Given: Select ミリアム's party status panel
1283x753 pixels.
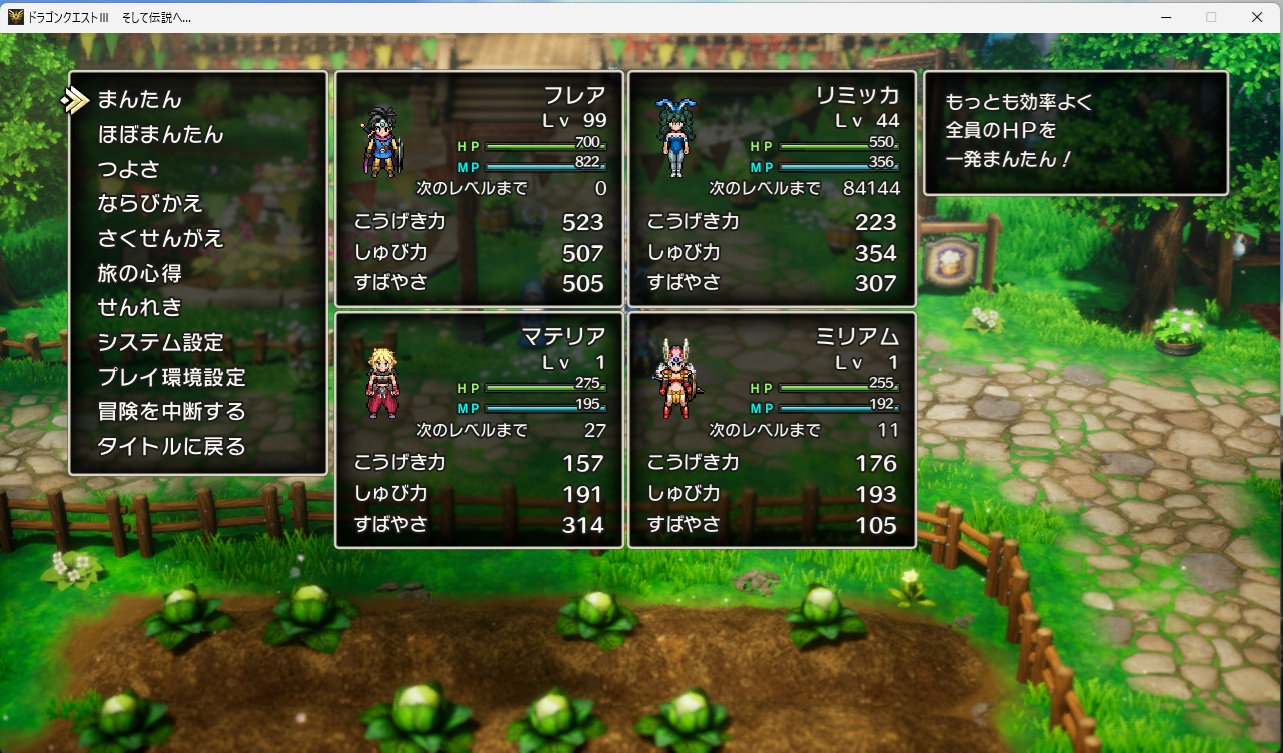Looking at the screenshot, I should coord(772,430).
